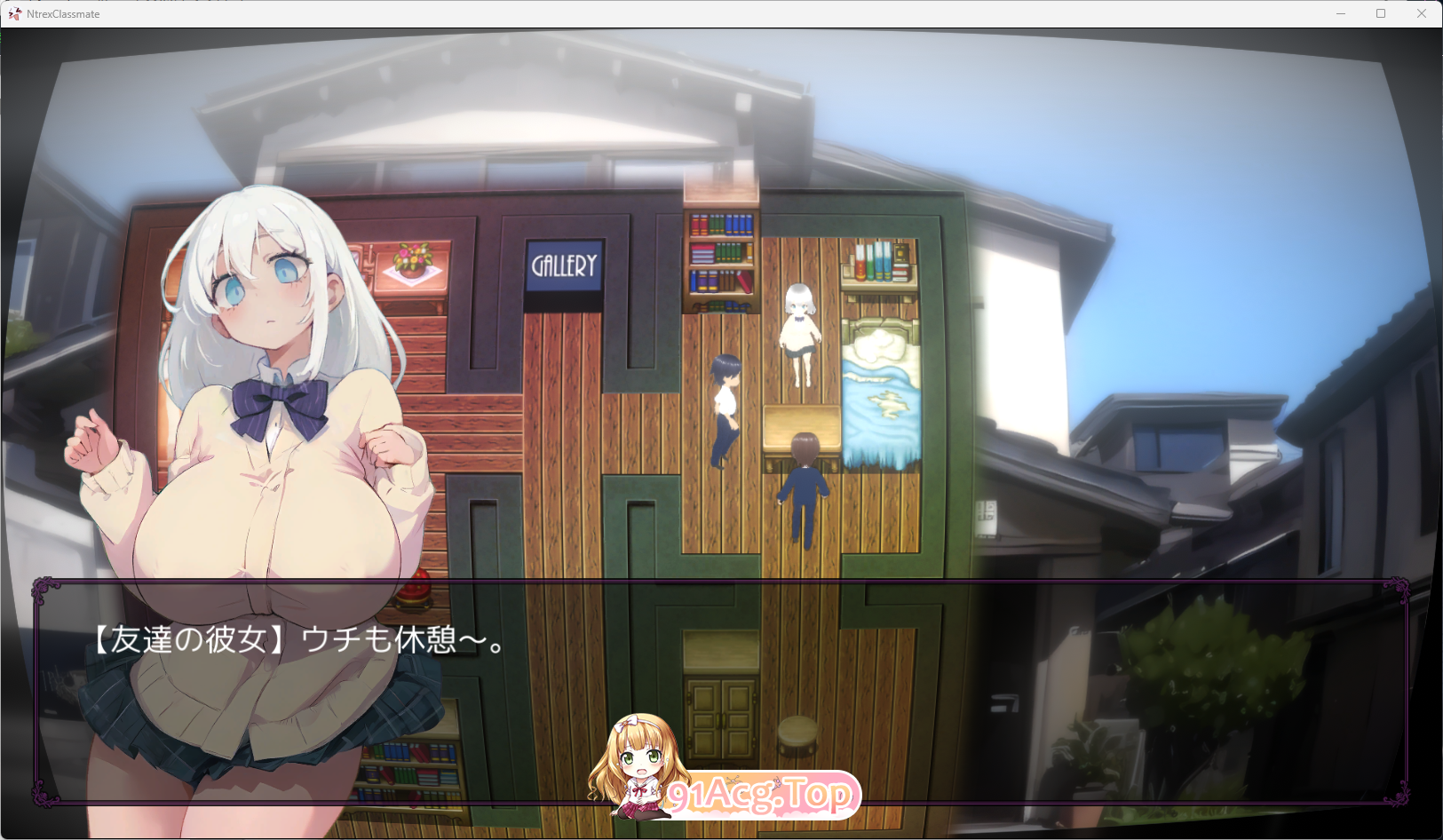Minimize the NtrexClassmate game window
The height and width of the screenshot is (840, 1443).
pyautogui.click(x=1341, y=13)
